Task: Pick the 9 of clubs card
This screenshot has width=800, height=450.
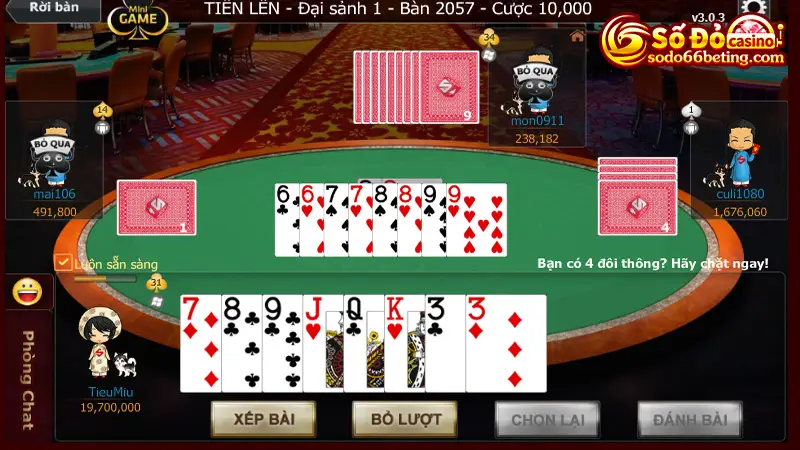Action: 282,343
